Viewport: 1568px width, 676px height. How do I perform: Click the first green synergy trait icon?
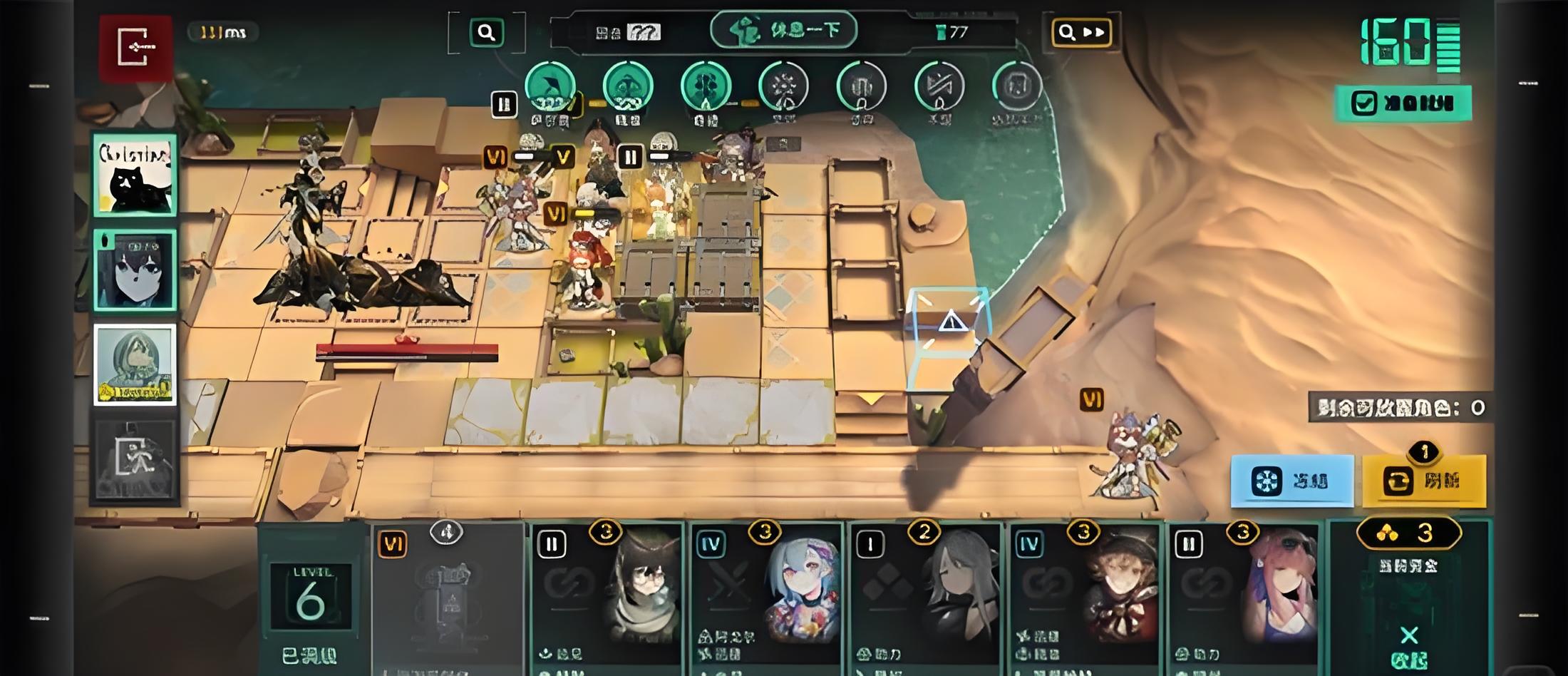click(550, 87)
